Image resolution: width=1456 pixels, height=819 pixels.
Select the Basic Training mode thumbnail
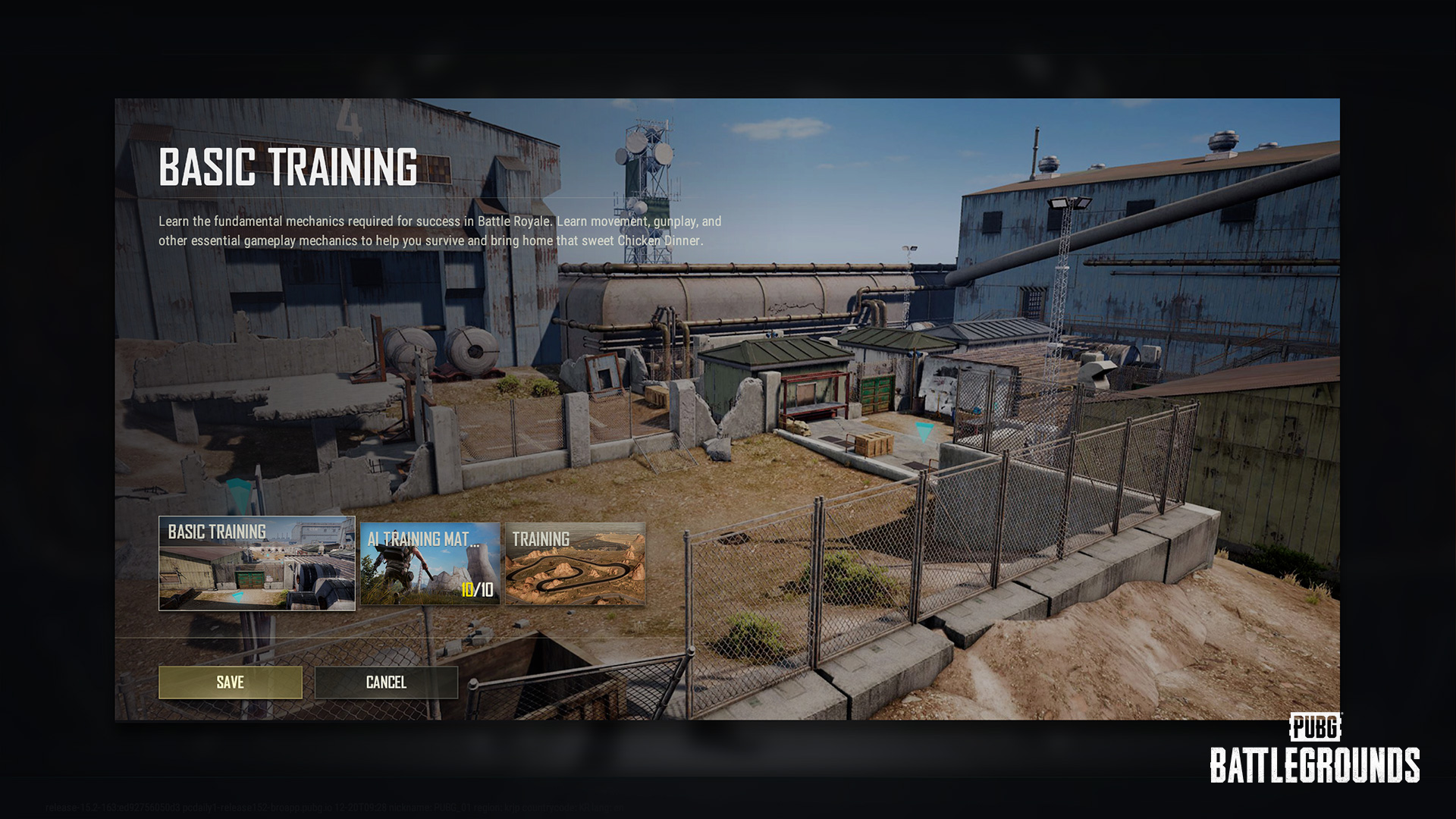click(256, 564)
